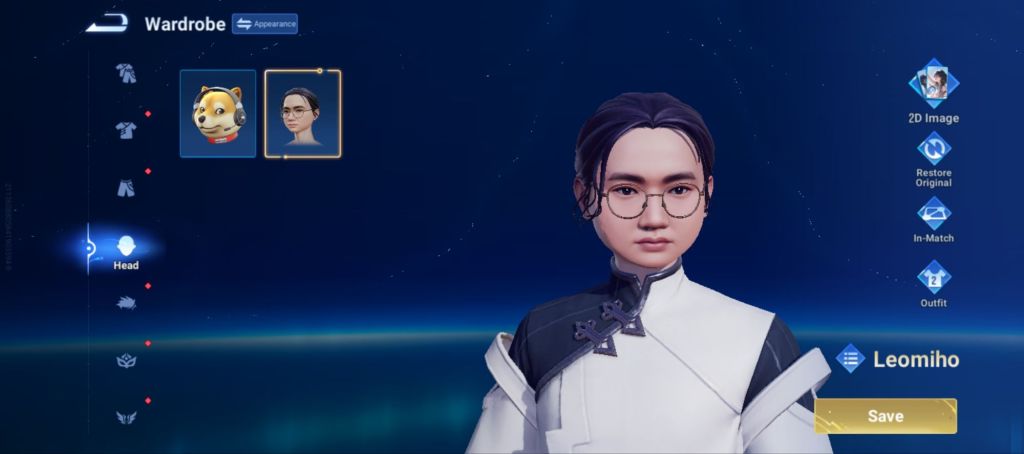1024x454 pixels.
Task: Open the wings category tab
Action: 126,417
